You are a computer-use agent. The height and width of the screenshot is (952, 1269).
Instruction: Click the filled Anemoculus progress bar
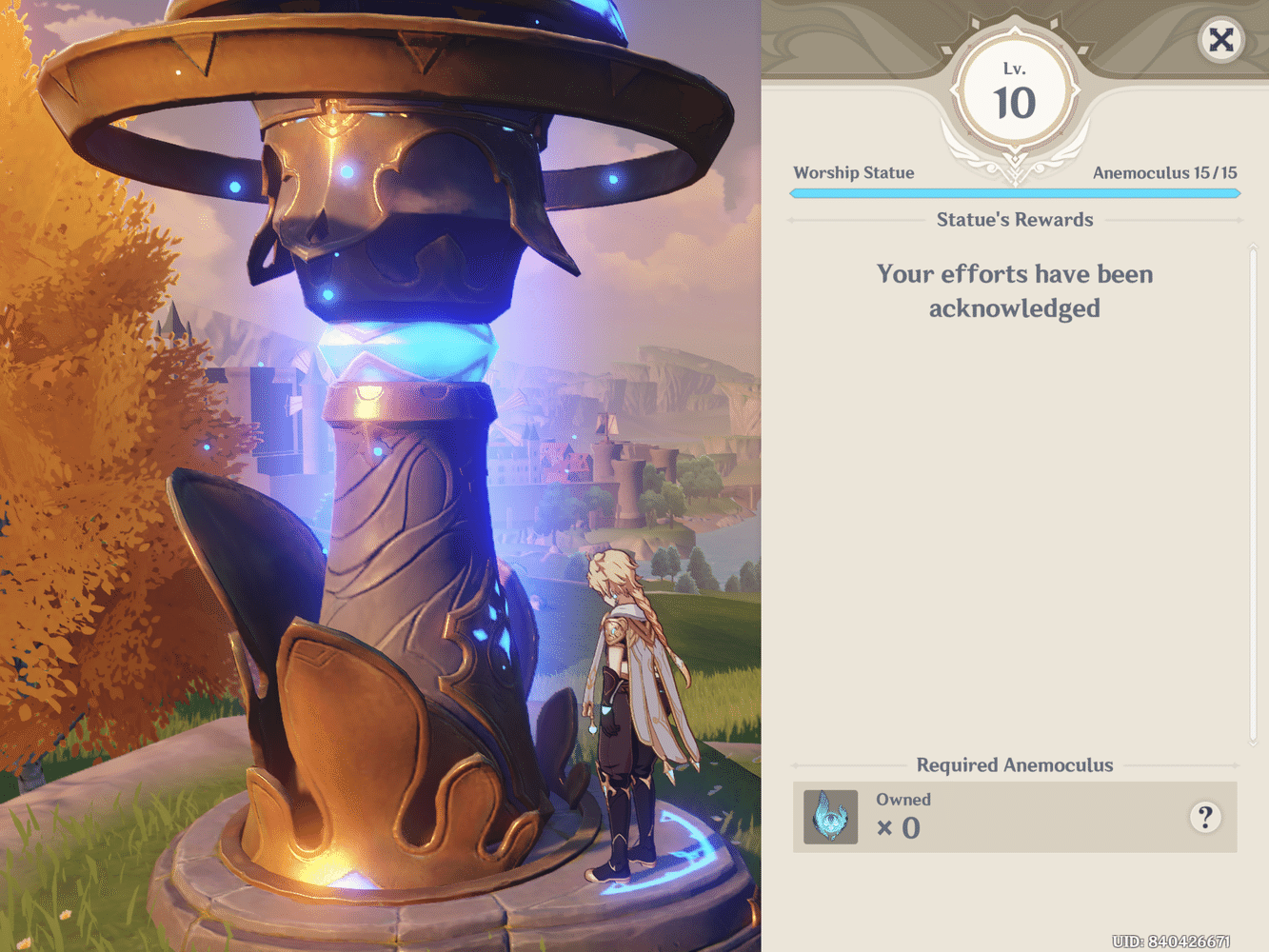(x=1015, y=192)
